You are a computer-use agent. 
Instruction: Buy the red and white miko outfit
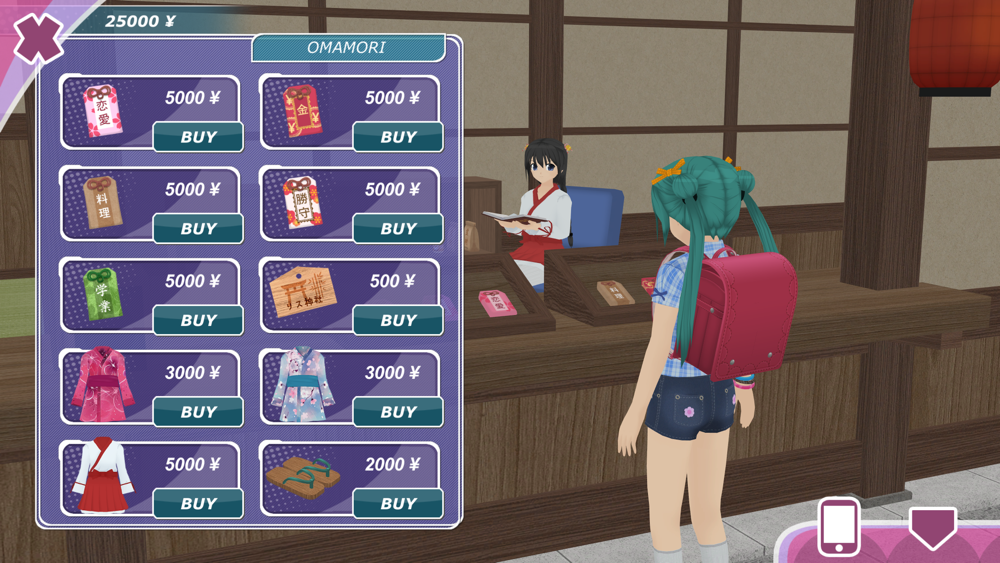click(198, 504)
